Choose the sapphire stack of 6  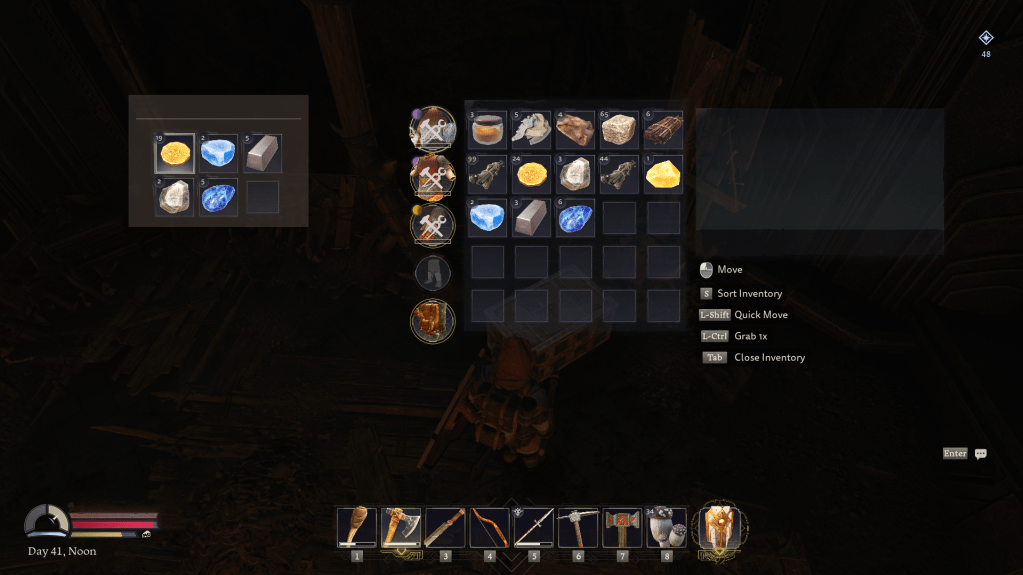[575, 218]
